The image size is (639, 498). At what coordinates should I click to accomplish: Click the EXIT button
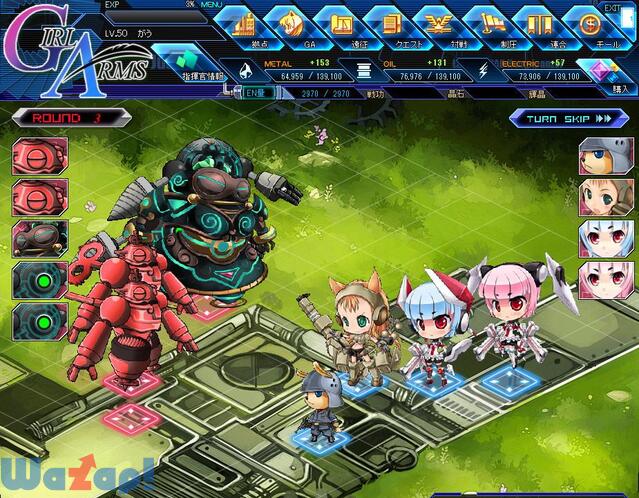coord(613,6)
